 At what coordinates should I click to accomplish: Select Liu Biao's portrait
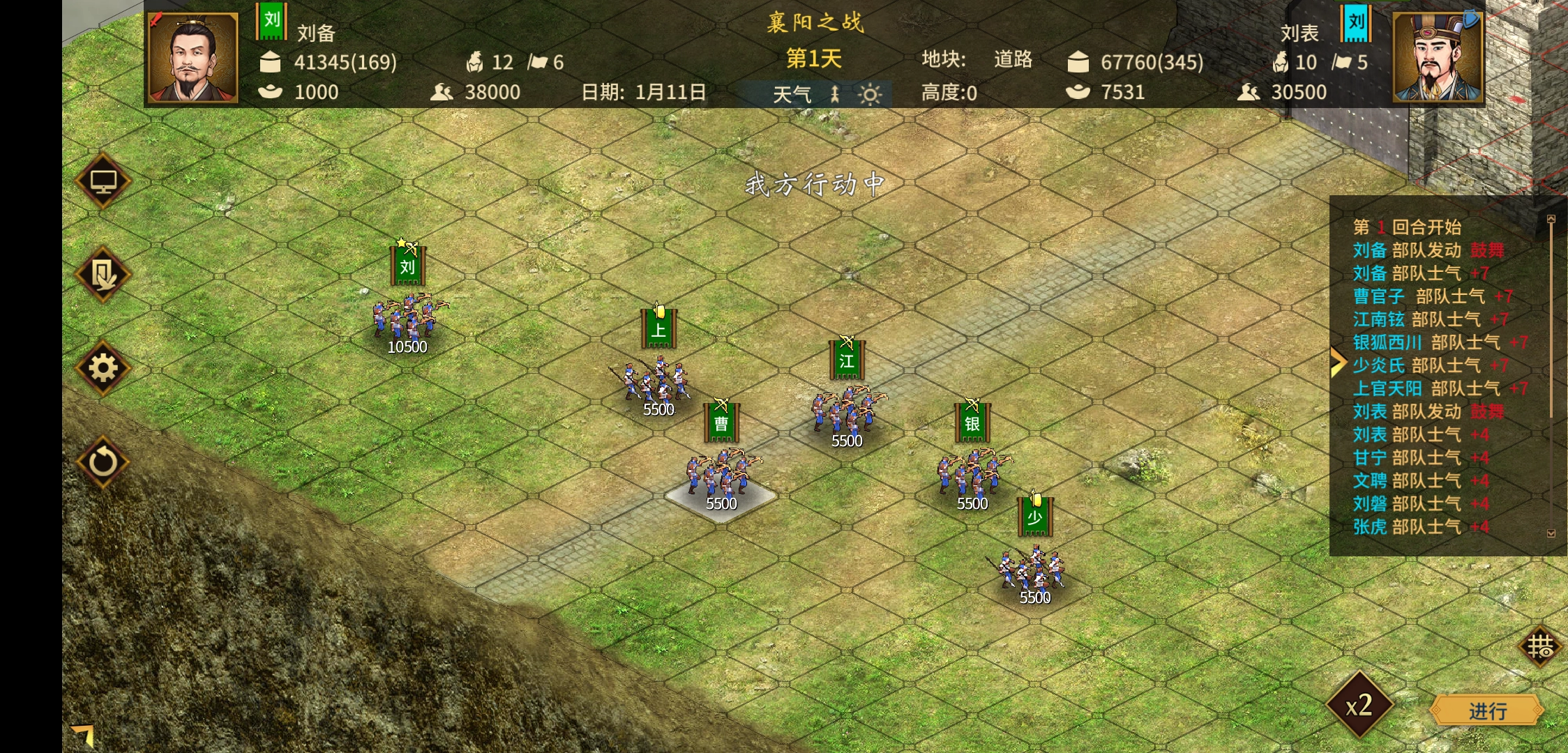tap(1438, 59)
